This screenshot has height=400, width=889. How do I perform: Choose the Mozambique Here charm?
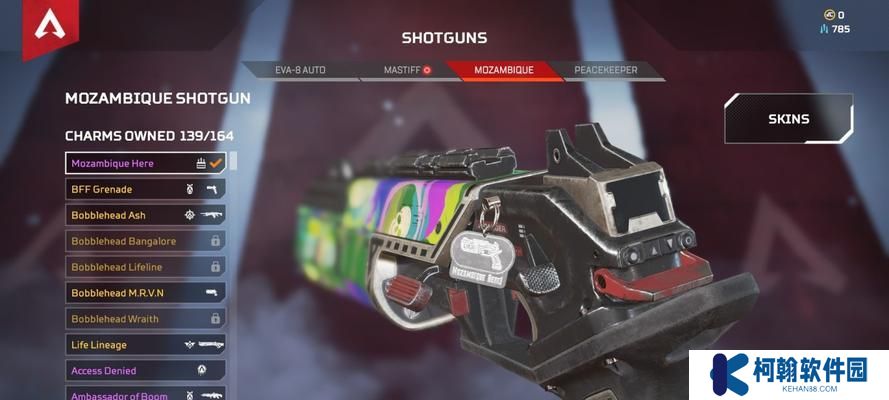click(145, 163)
